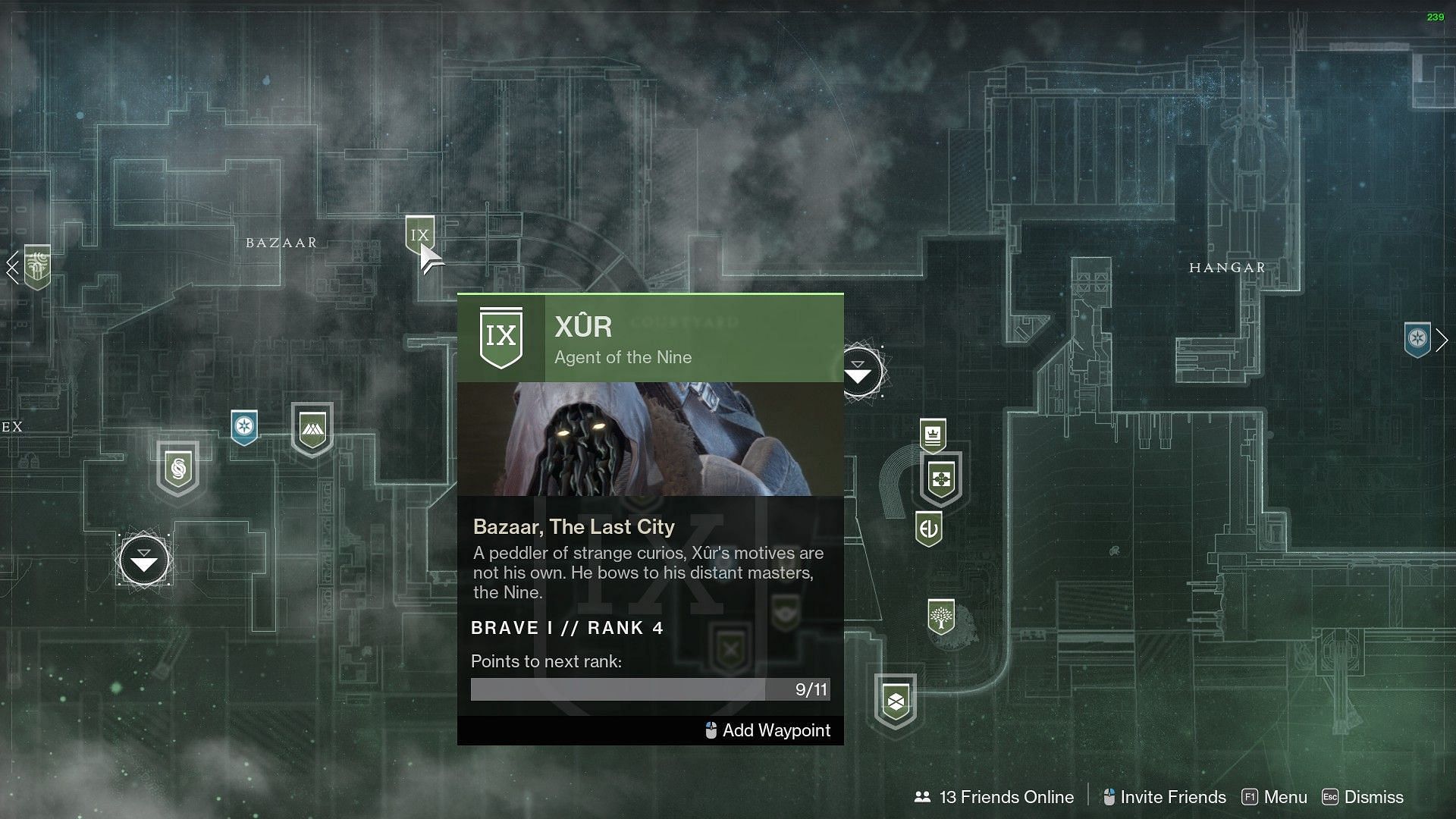This screenshot has height=819, width=1456.
Task: Open the Menu from the footer
Action: [1275, 797]
